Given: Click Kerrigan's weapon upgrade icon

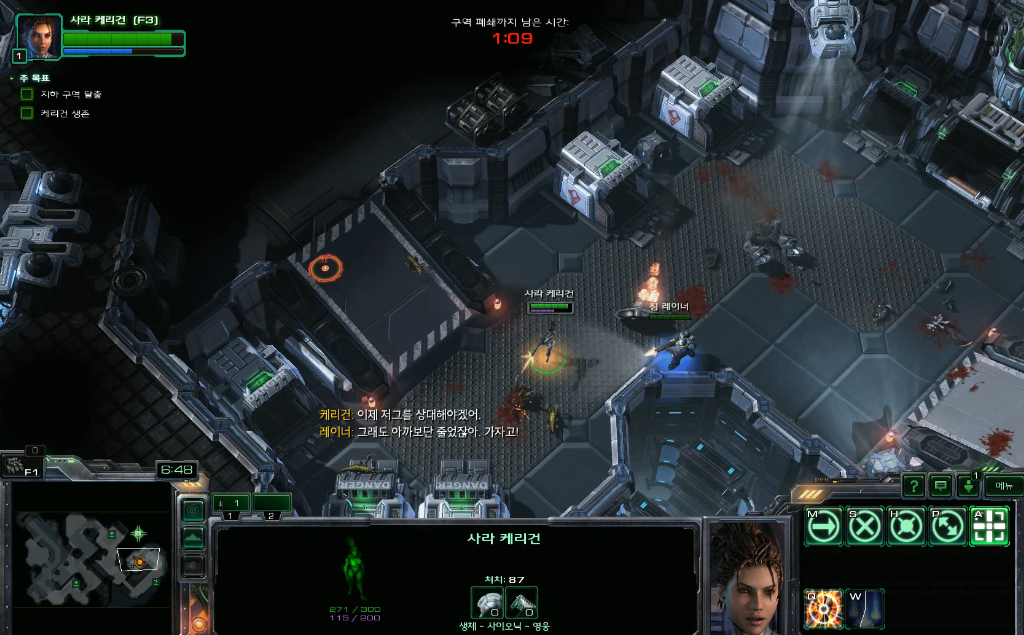Looking at the screenshot, I should (521, 603).
